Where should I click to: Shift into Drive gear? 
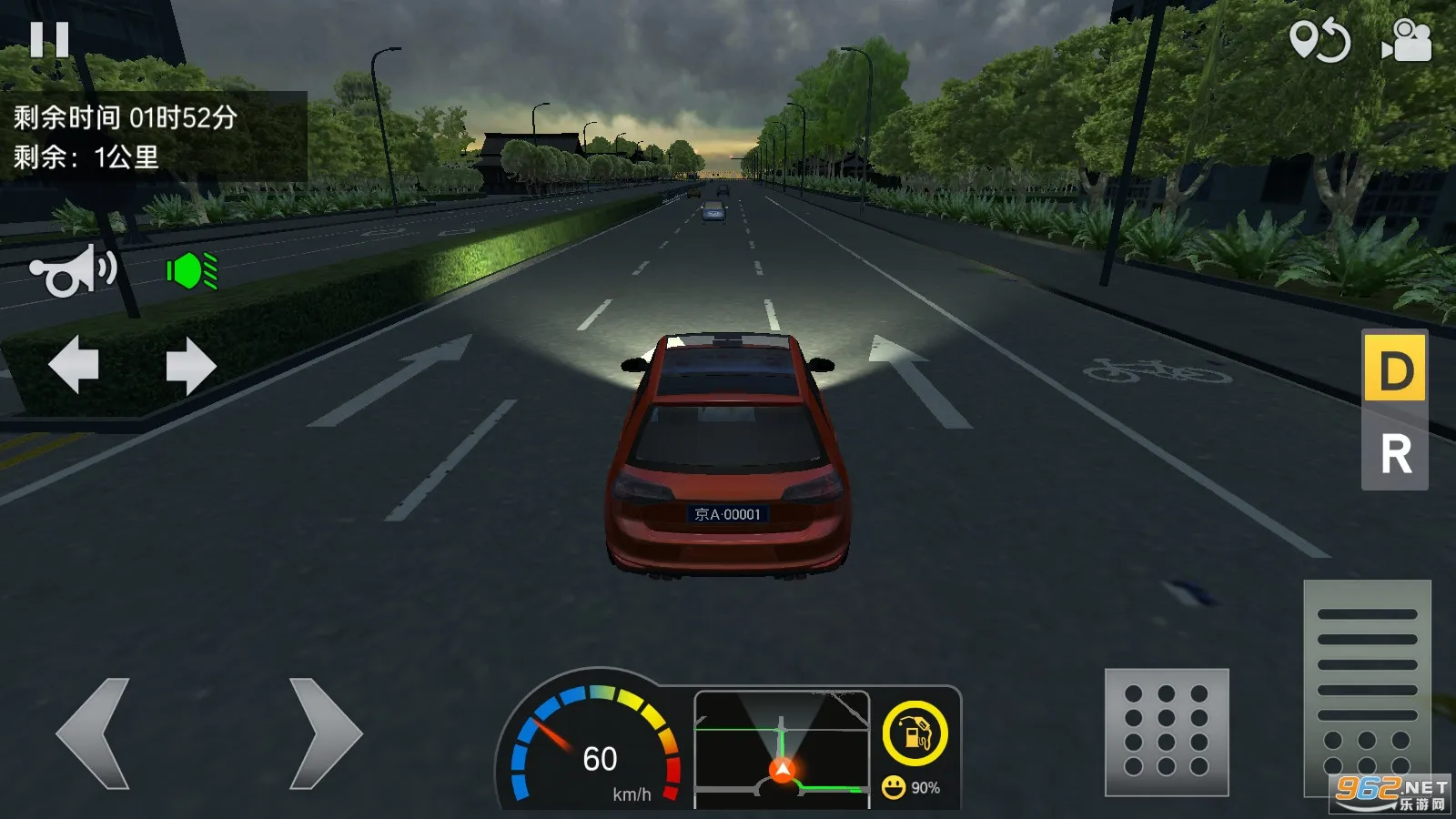(1394, 369)
